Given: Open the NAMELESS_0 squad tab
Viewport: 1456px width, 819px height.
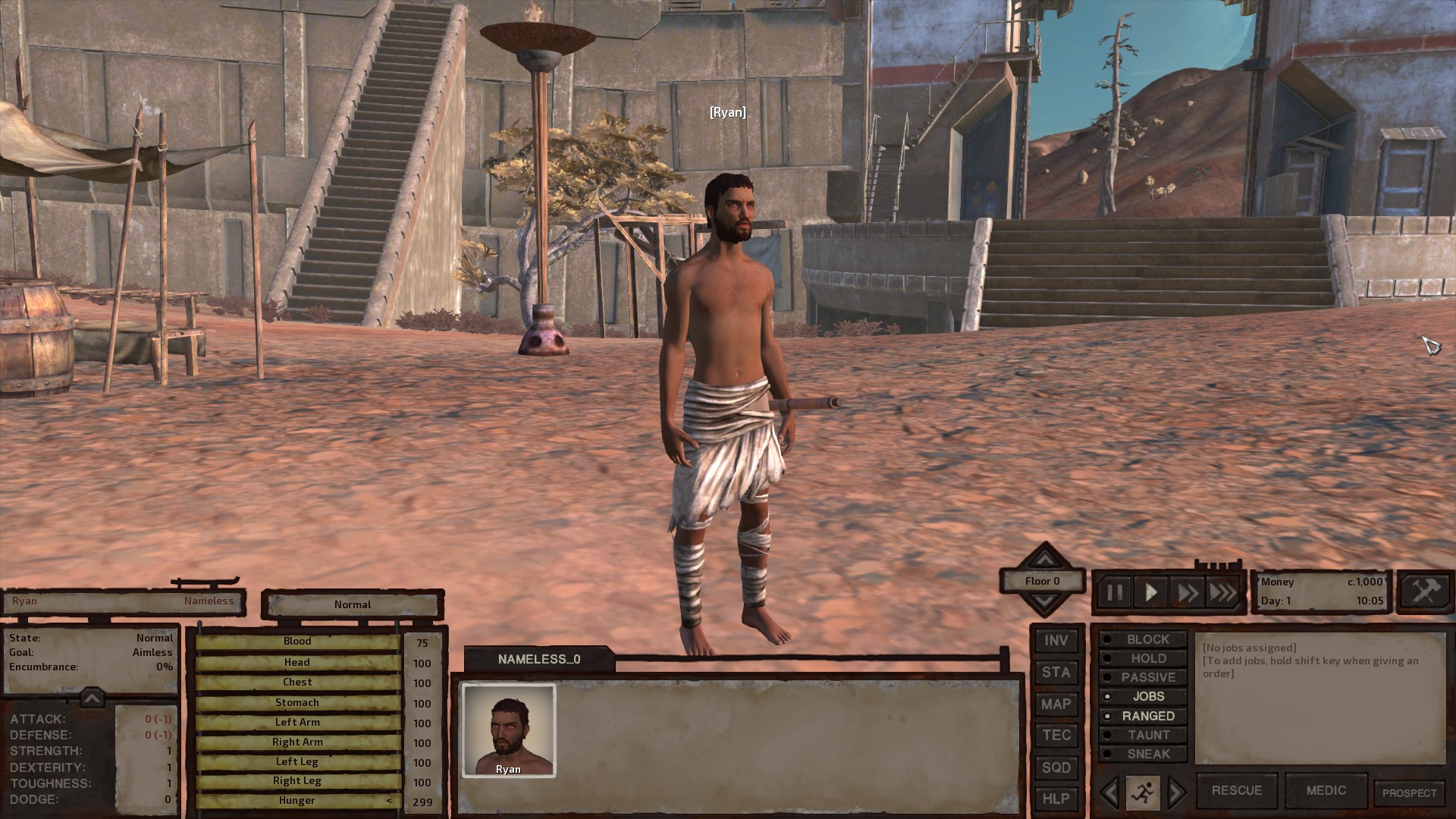Looking at the screenshot, I should point(540,659).
